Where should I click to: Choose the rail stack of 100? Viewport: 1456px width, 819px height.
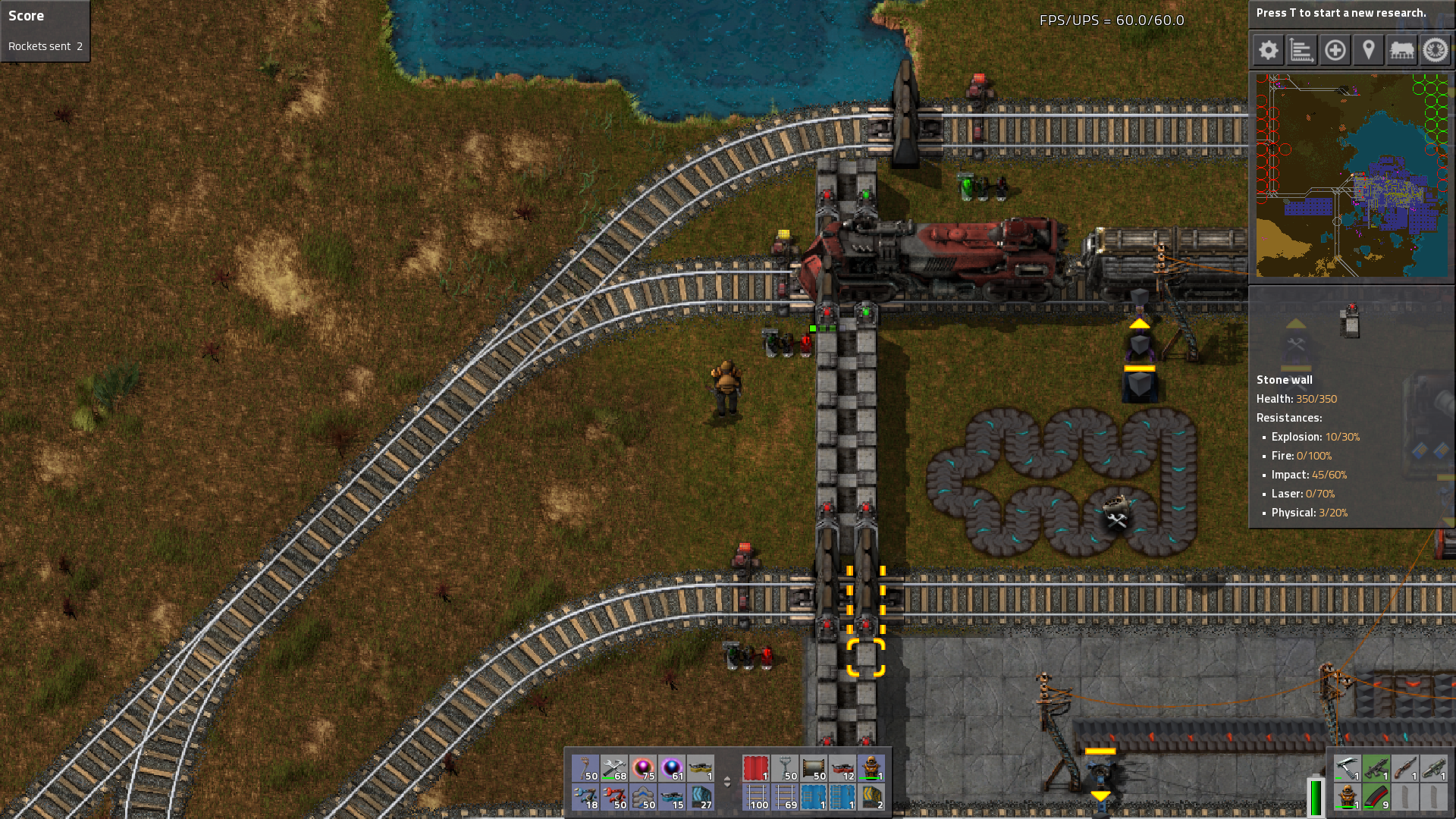[x=756, y=797]
